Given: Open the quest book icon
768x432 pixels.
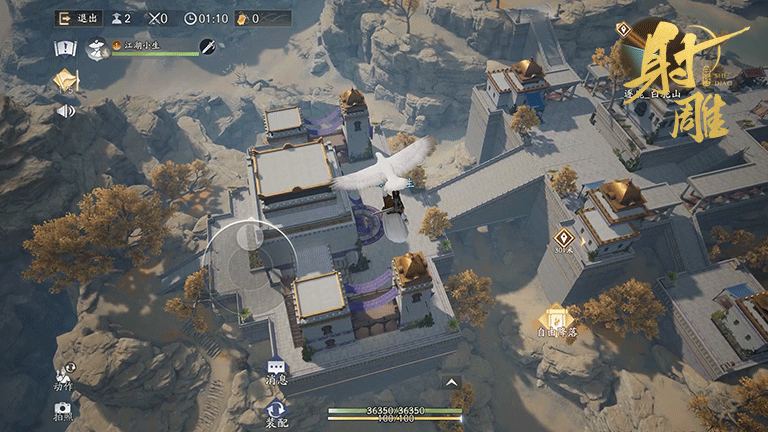Looking at the screenshot, I should 66,48.
